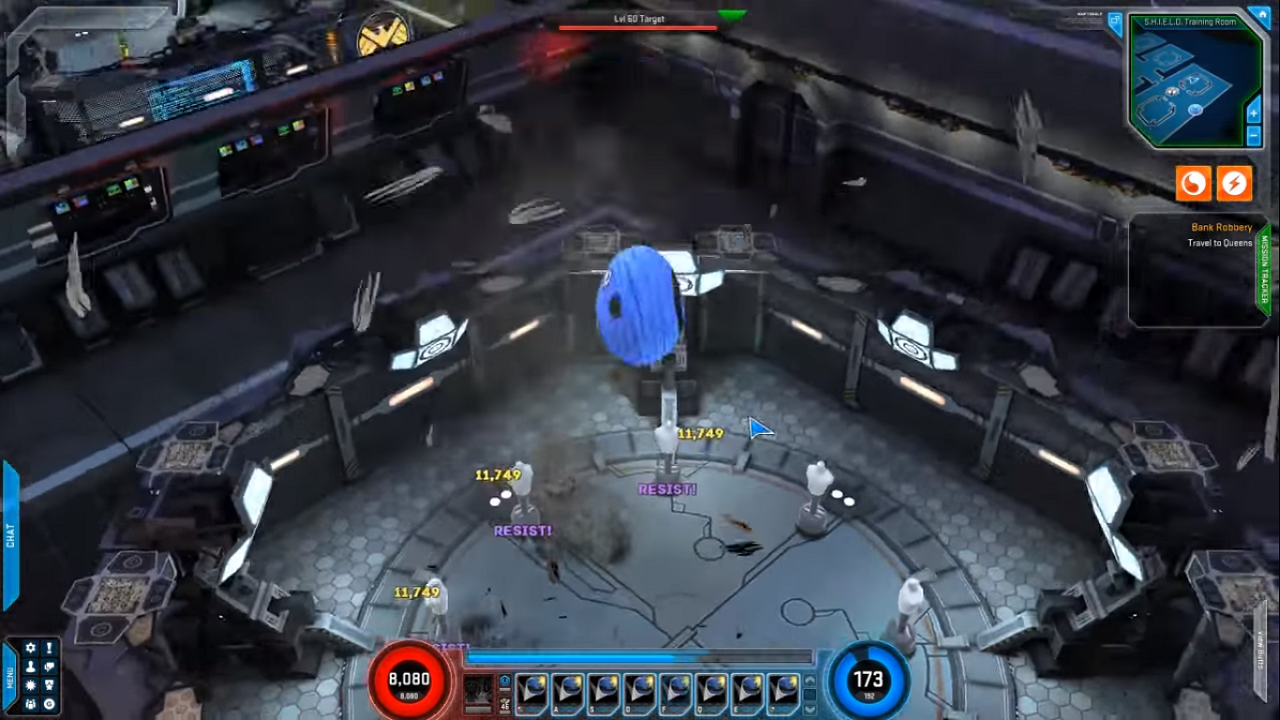Screen dimensions: 1280x720
Task: Click the hotbar page up arrow
Action: pyautogui.click(x=809, y=681)
